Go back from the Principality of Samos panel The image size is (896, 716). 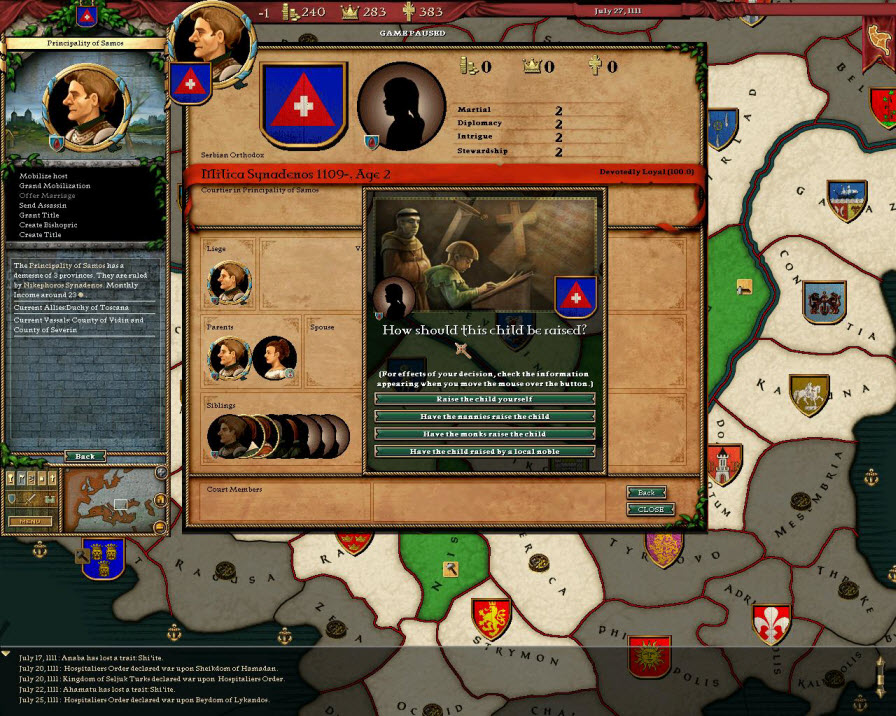pos(85,456)
